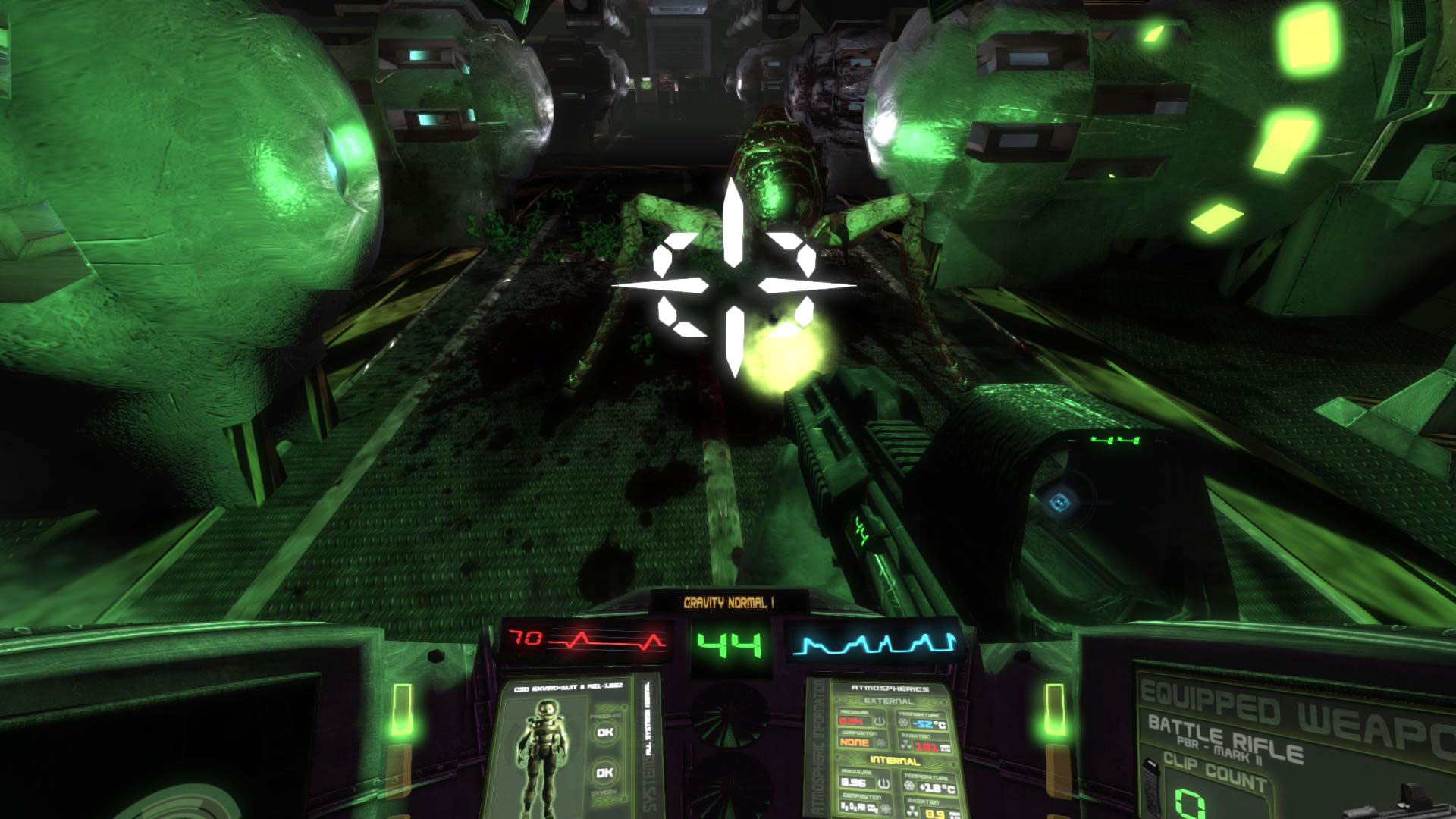The image size is (1456, 819).
Task: Click the pressure gauge icon next to 0.84
Action: [879, 721]
